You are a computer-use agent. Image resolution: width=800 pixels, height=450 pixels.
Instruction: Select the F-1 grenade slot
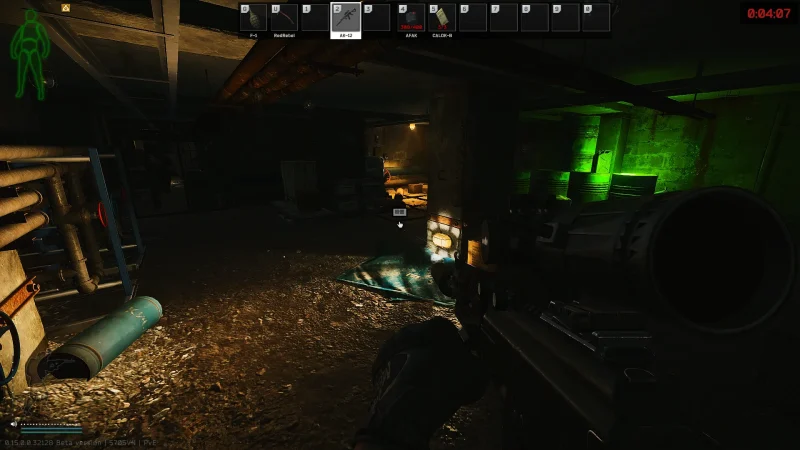tap(254, 18)
